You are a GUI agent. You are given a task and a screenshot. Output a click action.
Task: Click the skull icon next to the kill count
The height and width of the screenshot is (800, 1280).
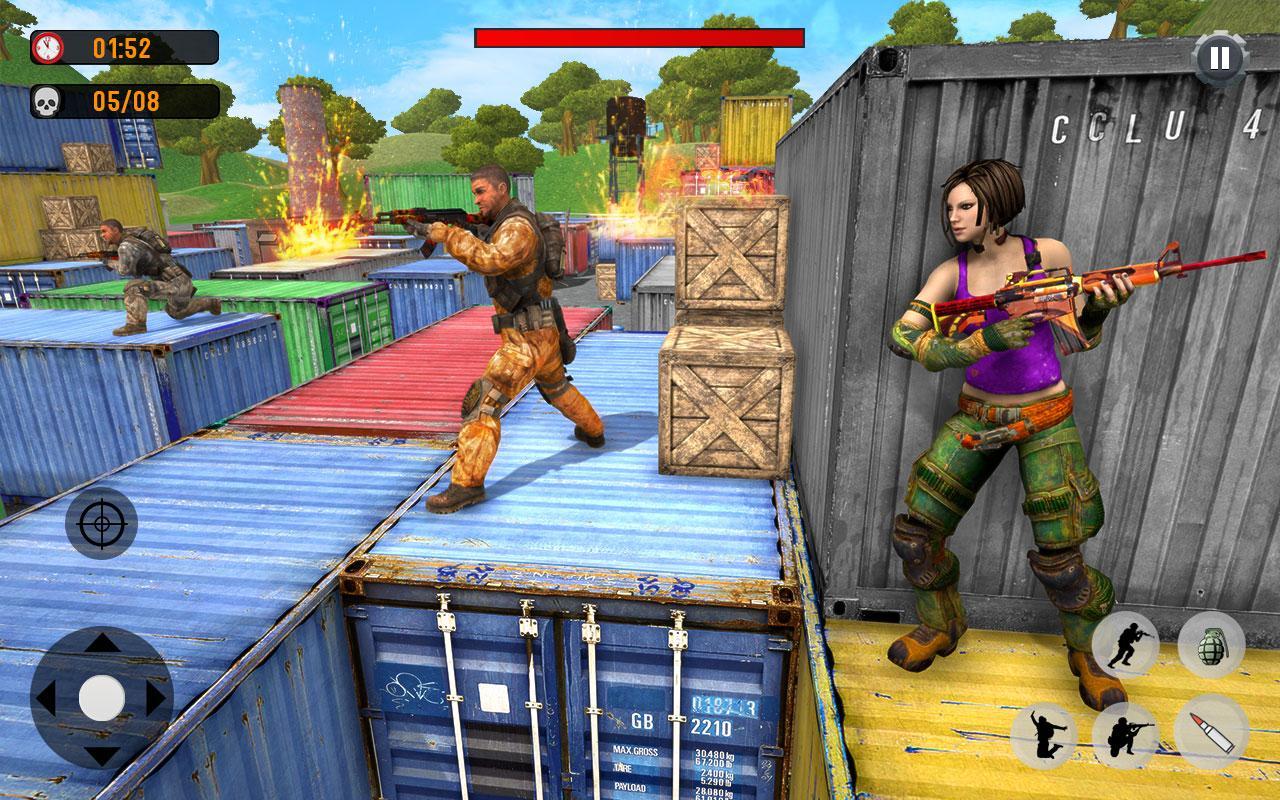[49, 100]
